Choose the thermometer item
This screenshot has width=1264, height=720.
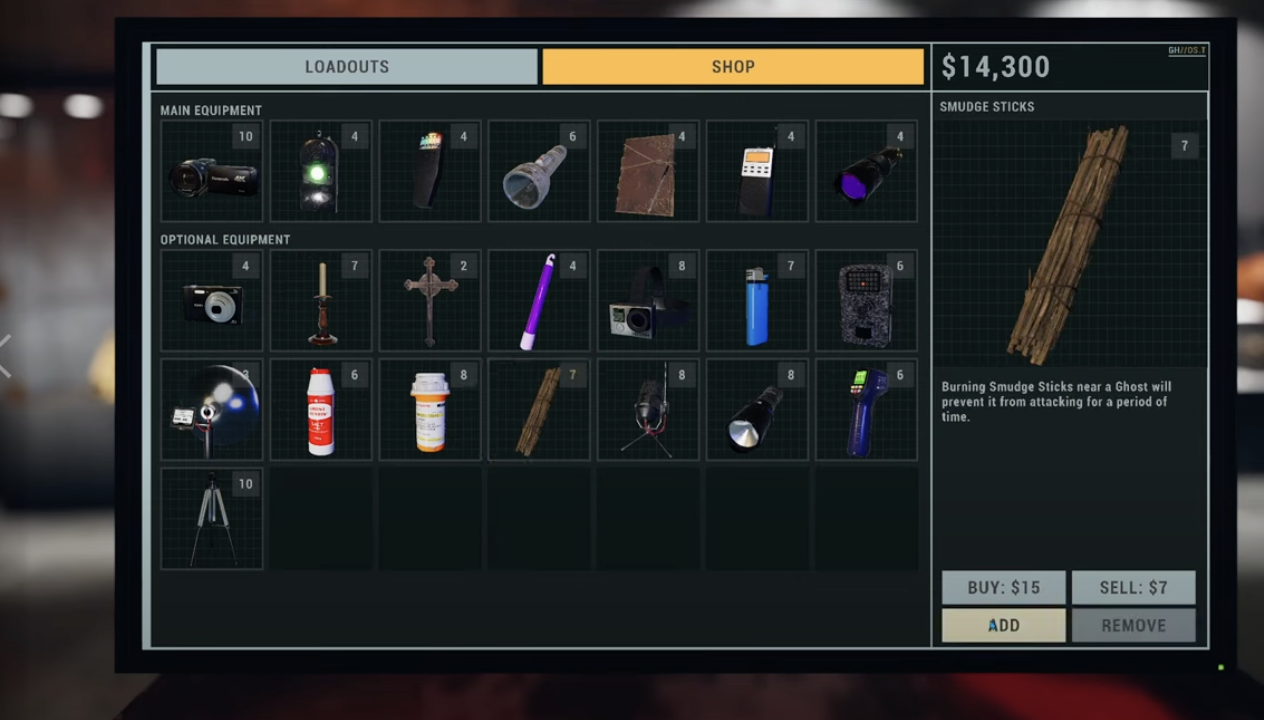[x=866, y=410]
